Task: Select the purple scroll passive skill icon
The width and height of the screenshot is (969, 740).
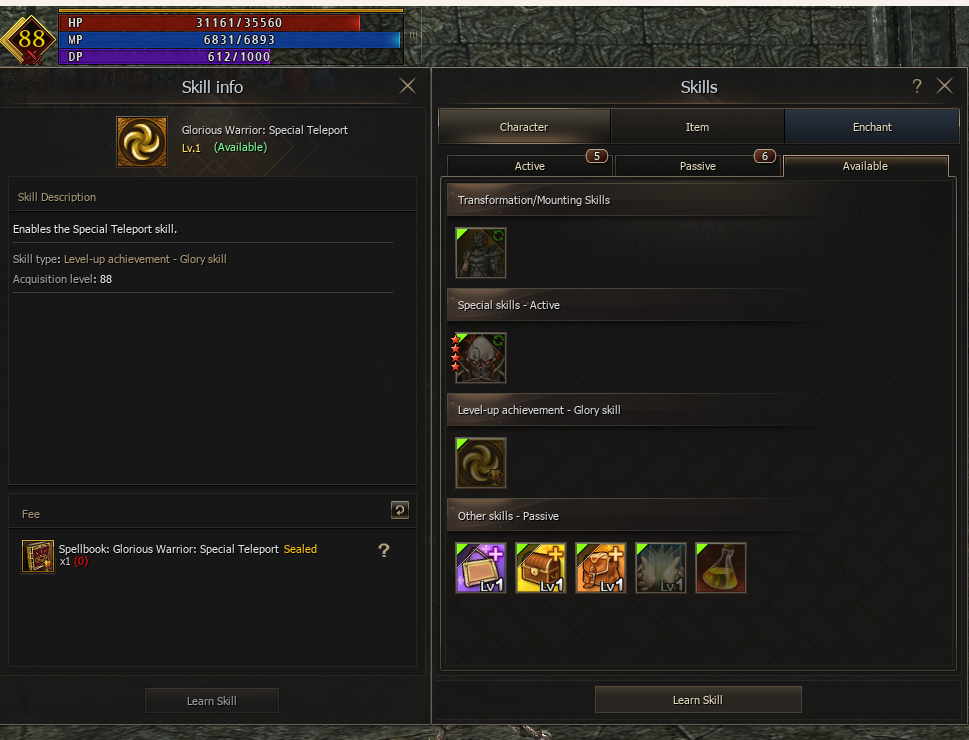Action: click(x=481, y=568)
